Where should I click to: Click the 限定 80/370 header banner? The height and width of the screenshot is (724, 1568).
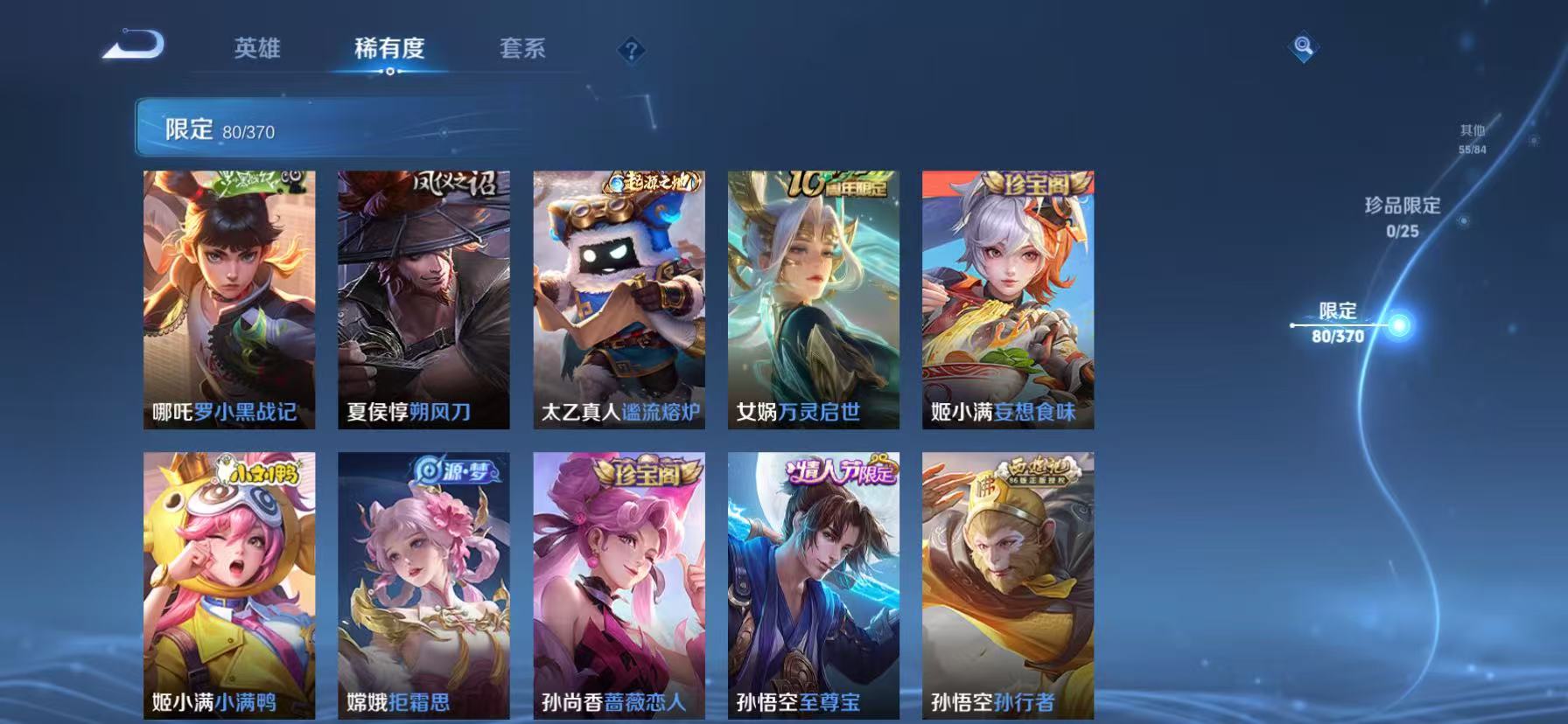pos(219,129)
